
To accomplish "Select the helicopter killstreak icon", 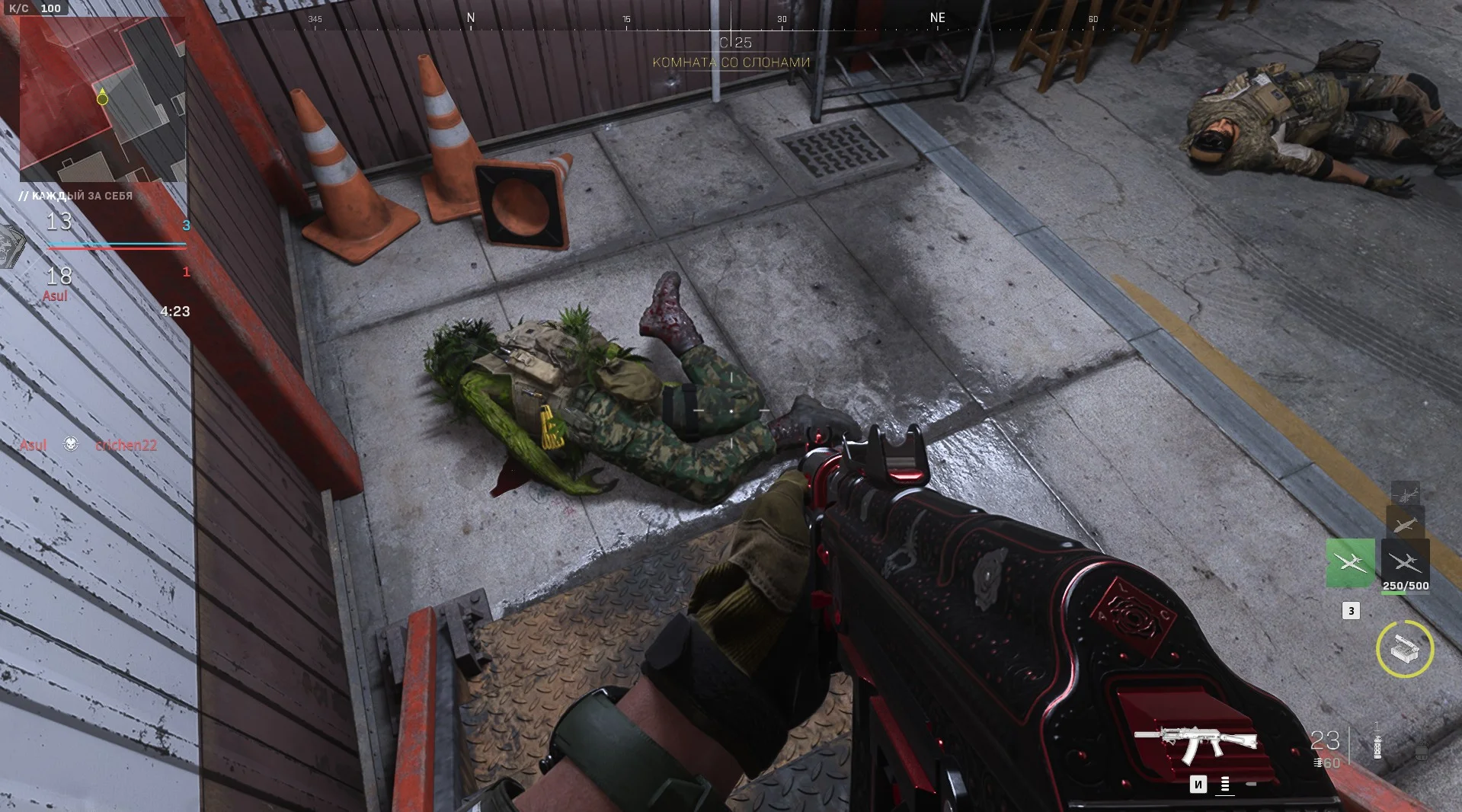I will 1405,493.
